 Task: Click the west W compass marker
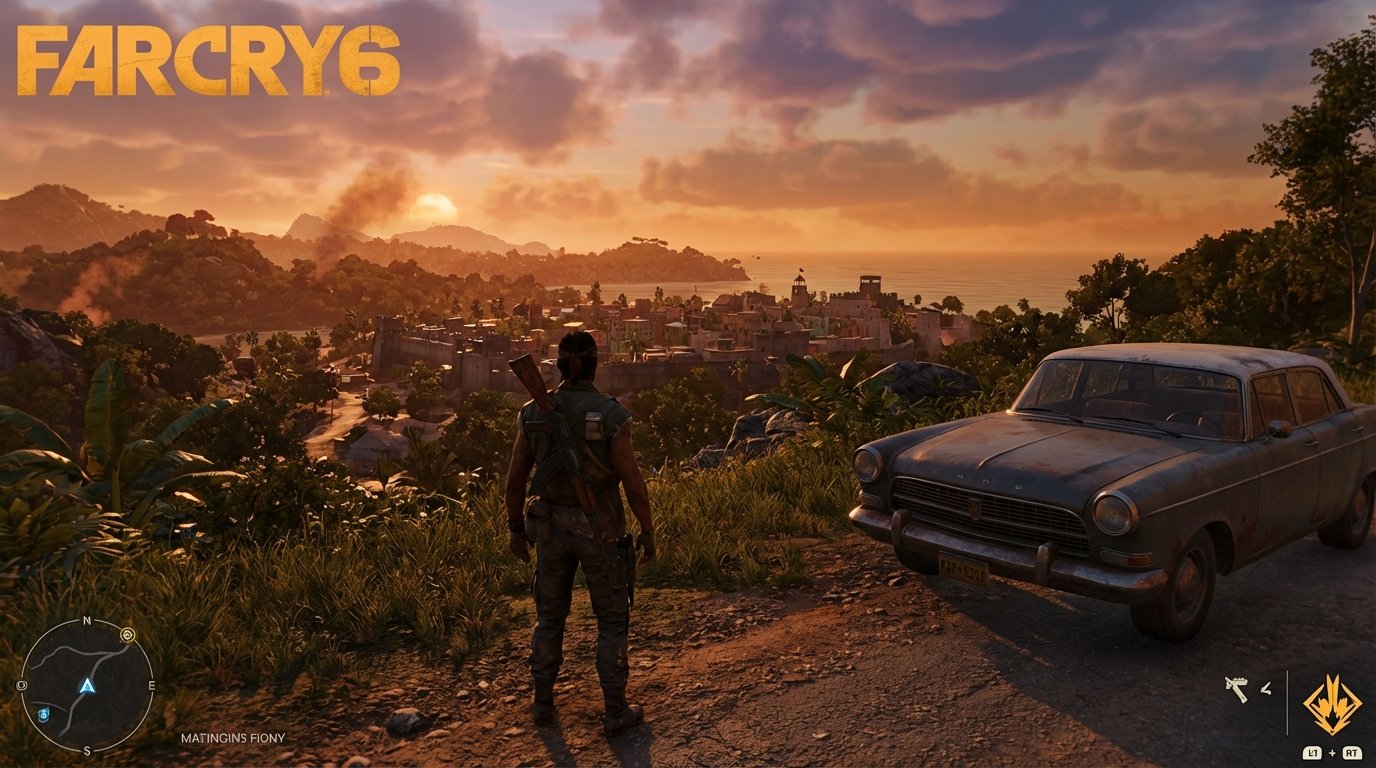click(21, 685)
